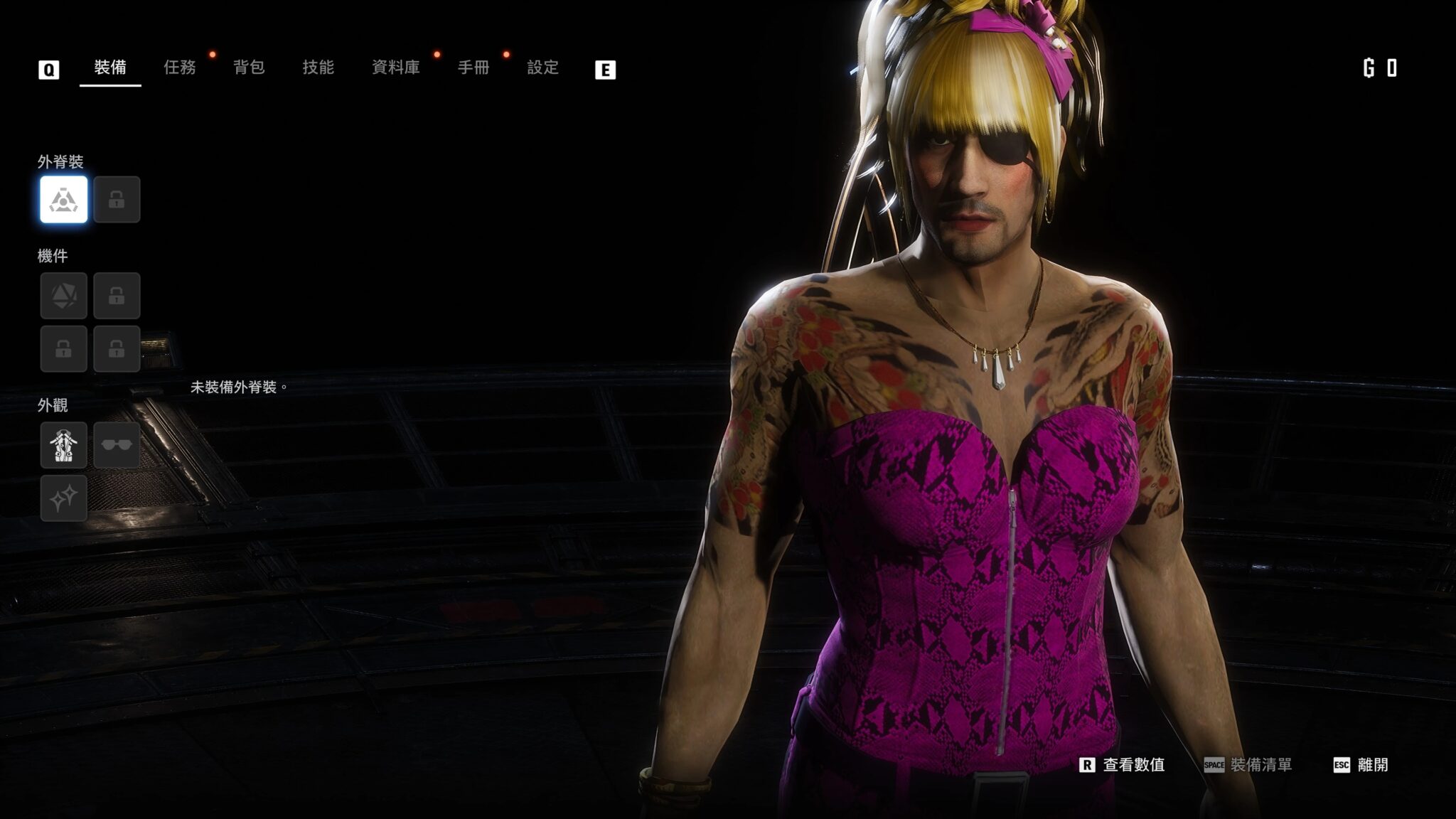Switch to the 任務 tab
The width and height of the screenshot is (1456, 819).
(x=179, y=68)
